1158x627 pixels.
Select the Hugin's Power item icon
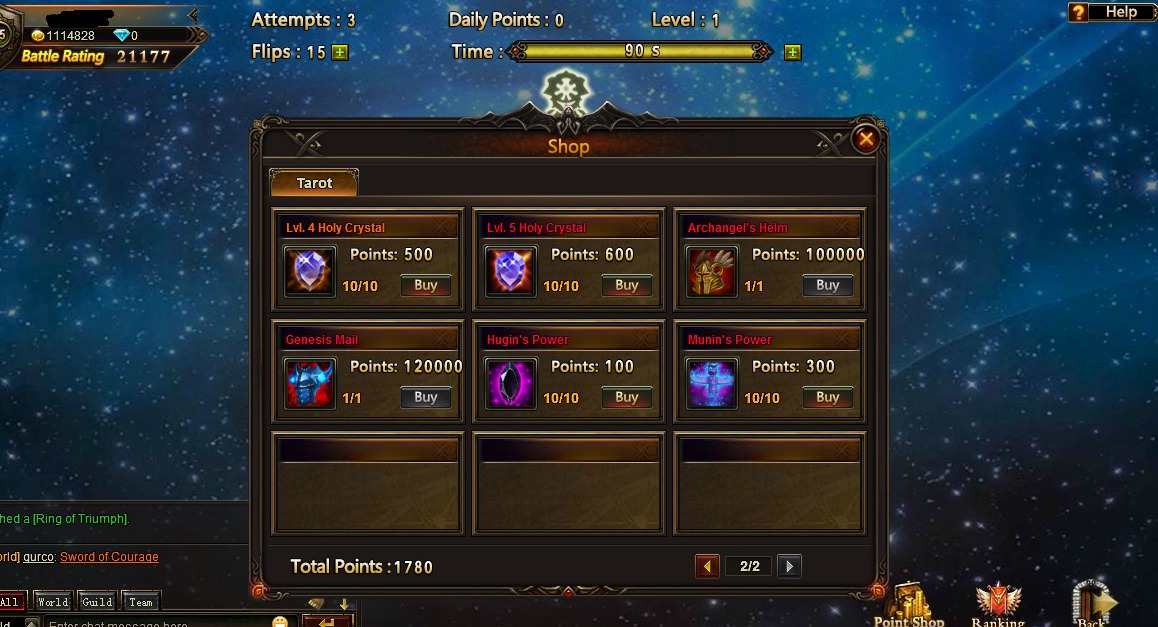(x=511, y=385)
